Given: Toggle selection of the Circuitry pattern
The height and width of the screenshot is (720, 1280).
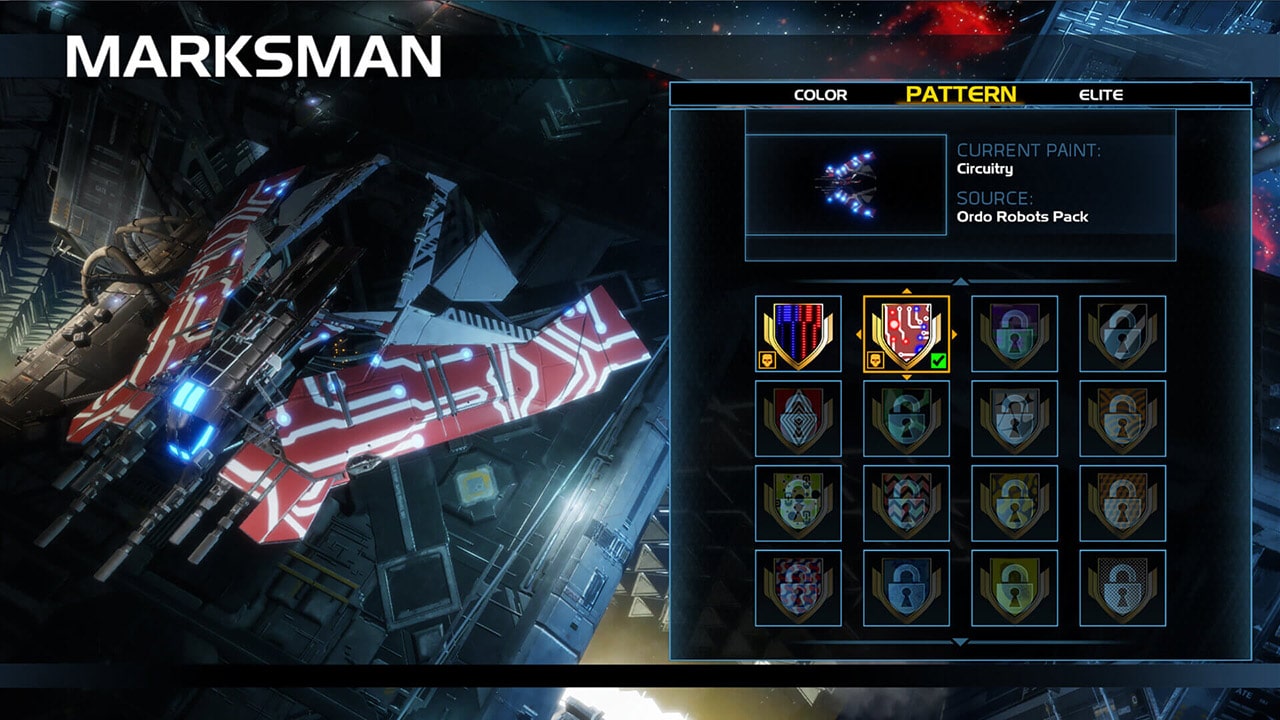Looking at the screenshot, I should pyautogui.click(x=906, y=335).
